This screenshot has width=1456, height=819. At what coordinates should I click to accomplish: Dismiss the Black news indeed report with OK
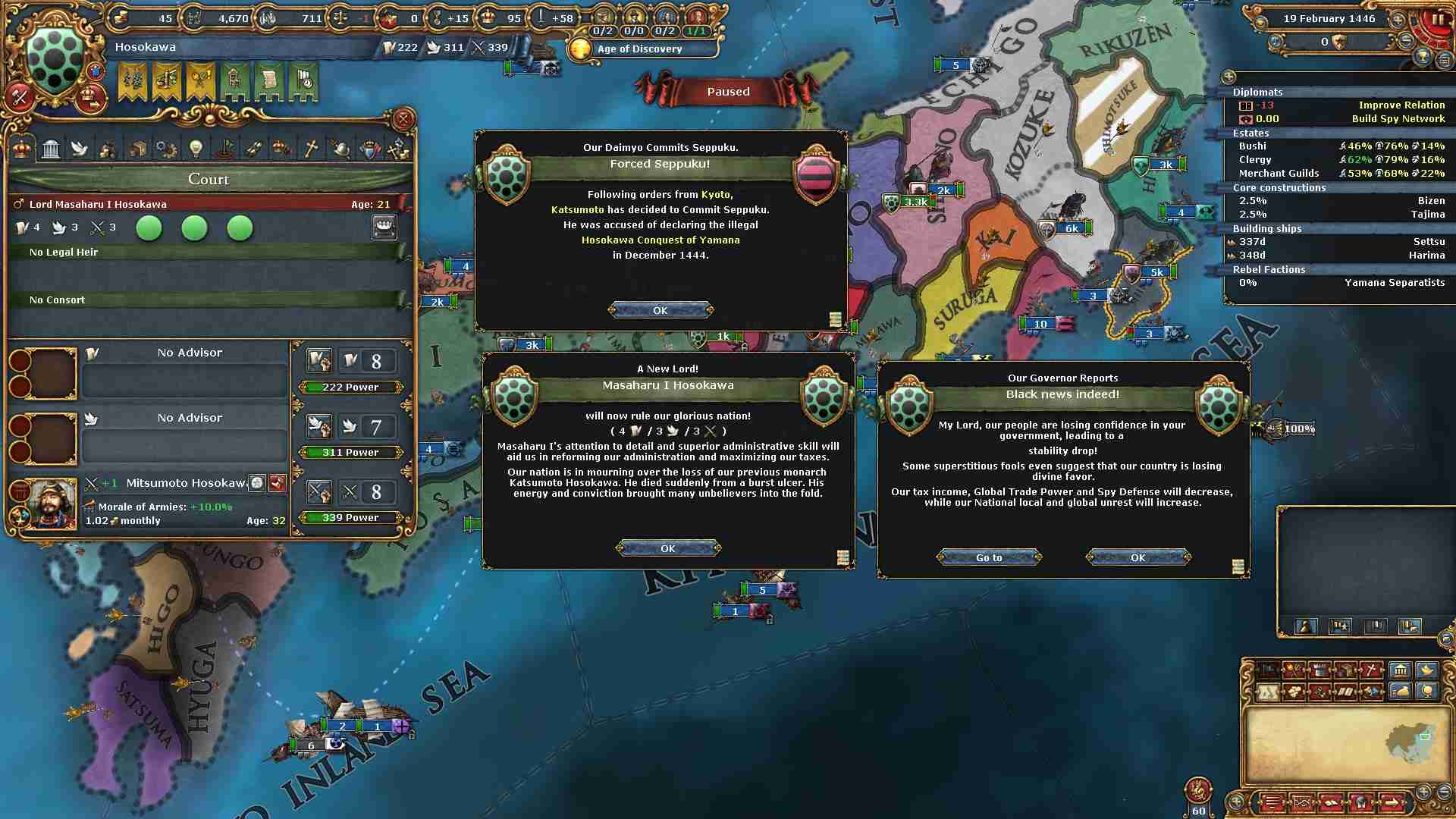[1137, 557]
